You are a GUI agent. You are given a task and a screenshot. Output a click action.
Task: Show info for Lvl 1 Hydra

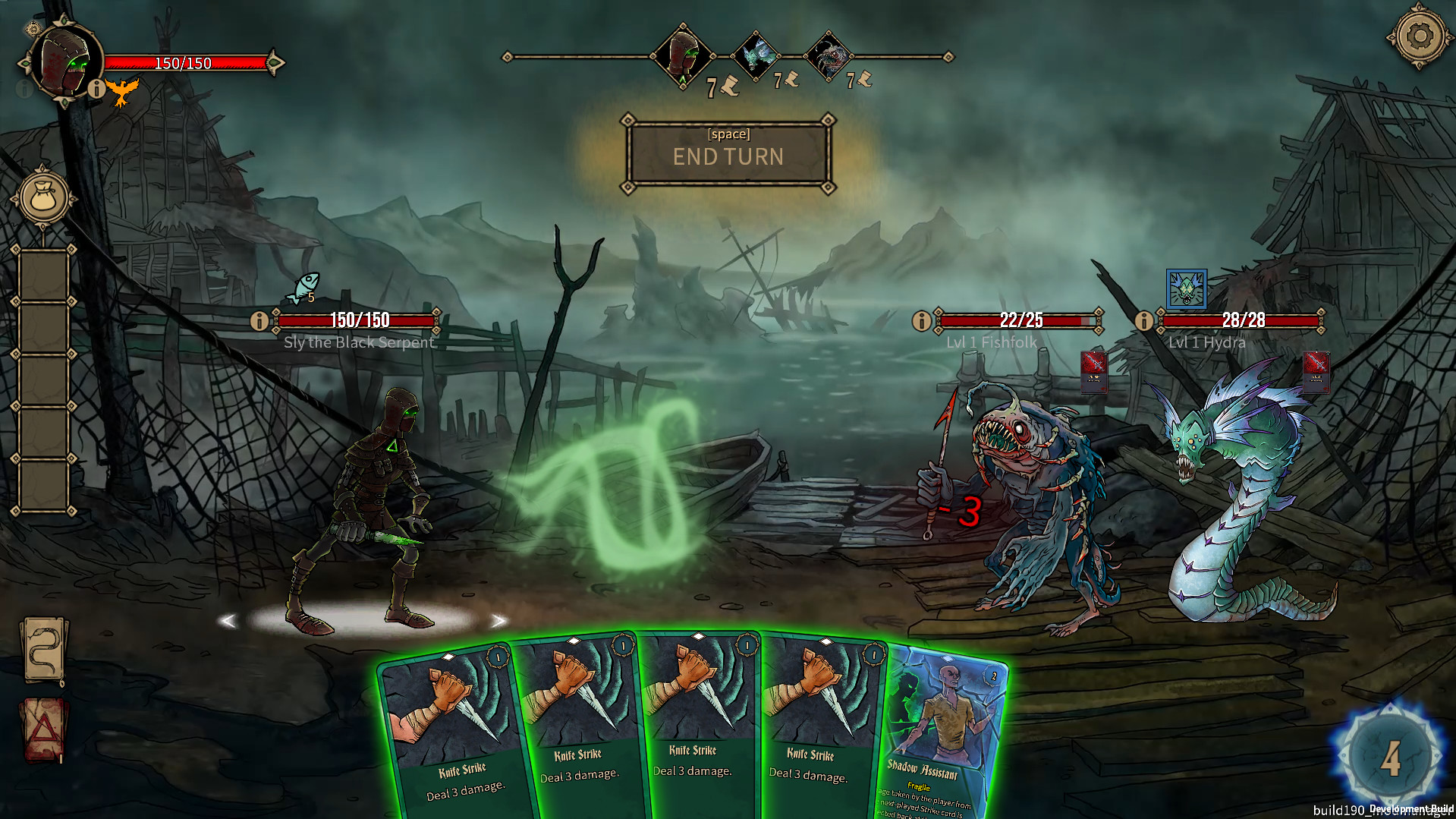pyautogui.click(x=1144, y=320)
